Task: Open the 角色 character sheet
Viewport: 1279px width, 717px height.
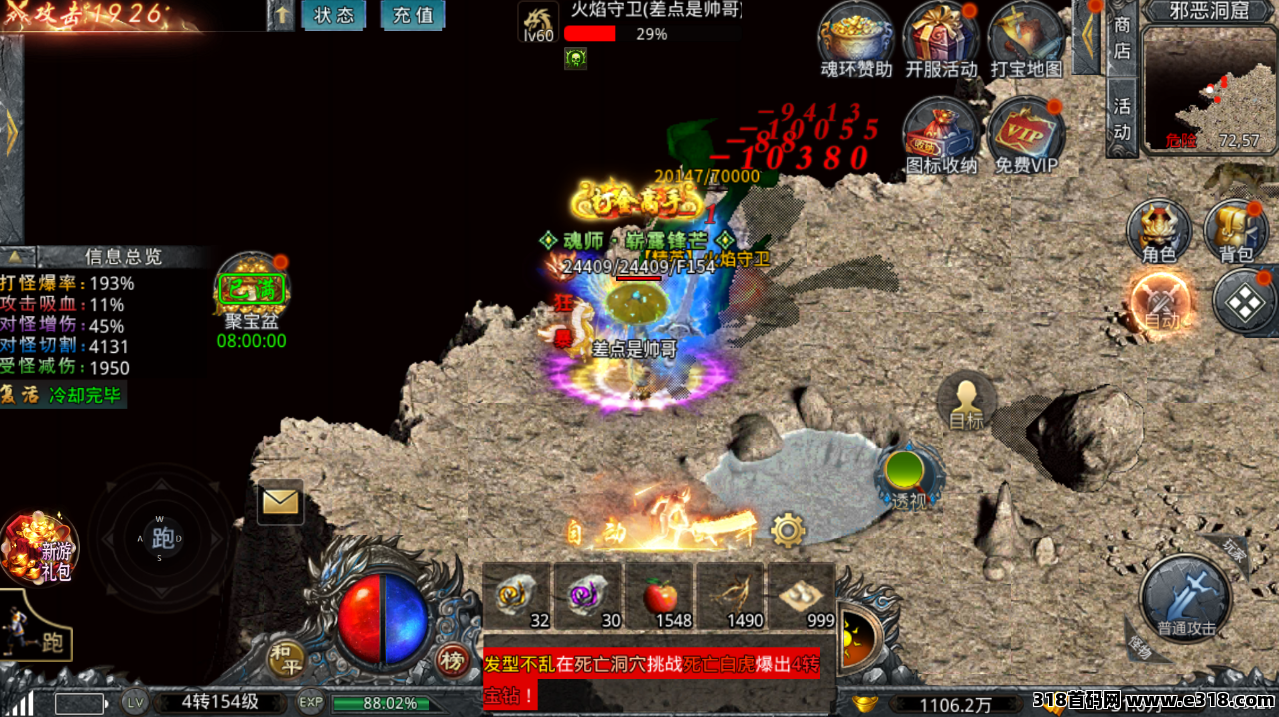Action: coord(1159,230)
